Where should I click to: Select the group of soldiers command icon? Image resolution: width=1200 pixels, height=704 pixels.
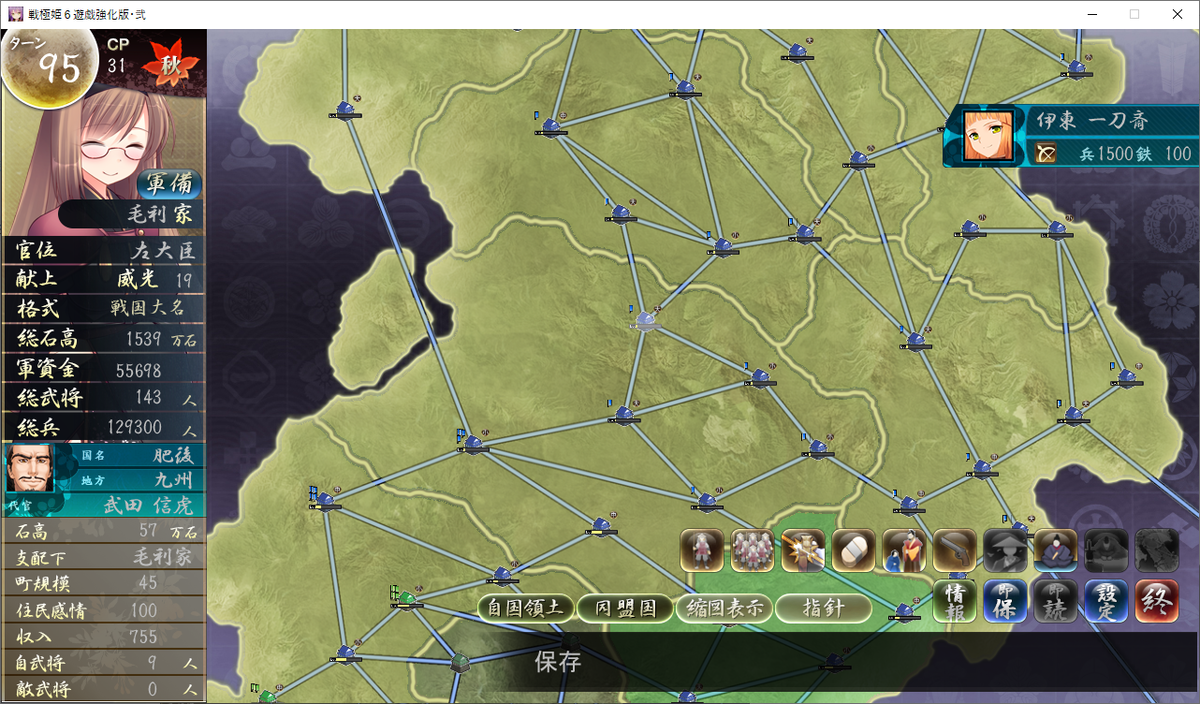tap(752, 550)
